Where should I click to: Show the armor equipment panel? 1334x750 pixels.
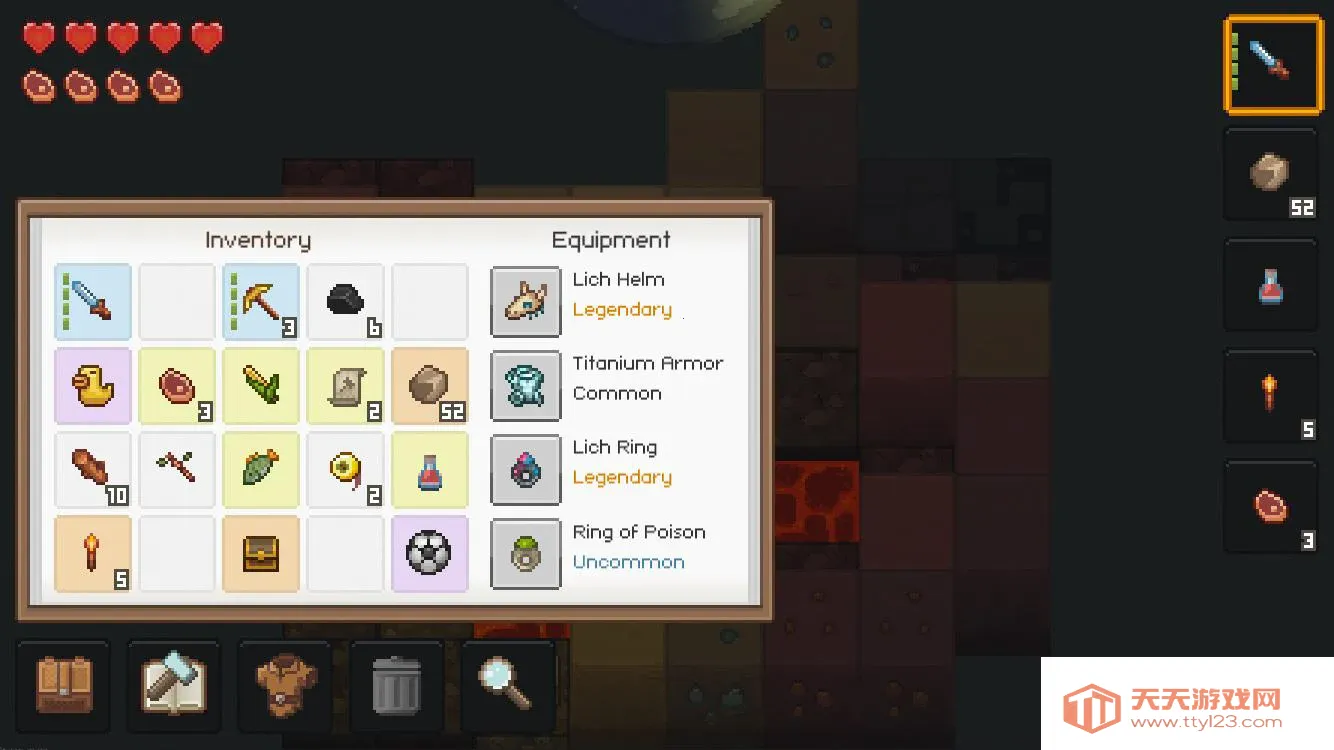pos(285,685)
